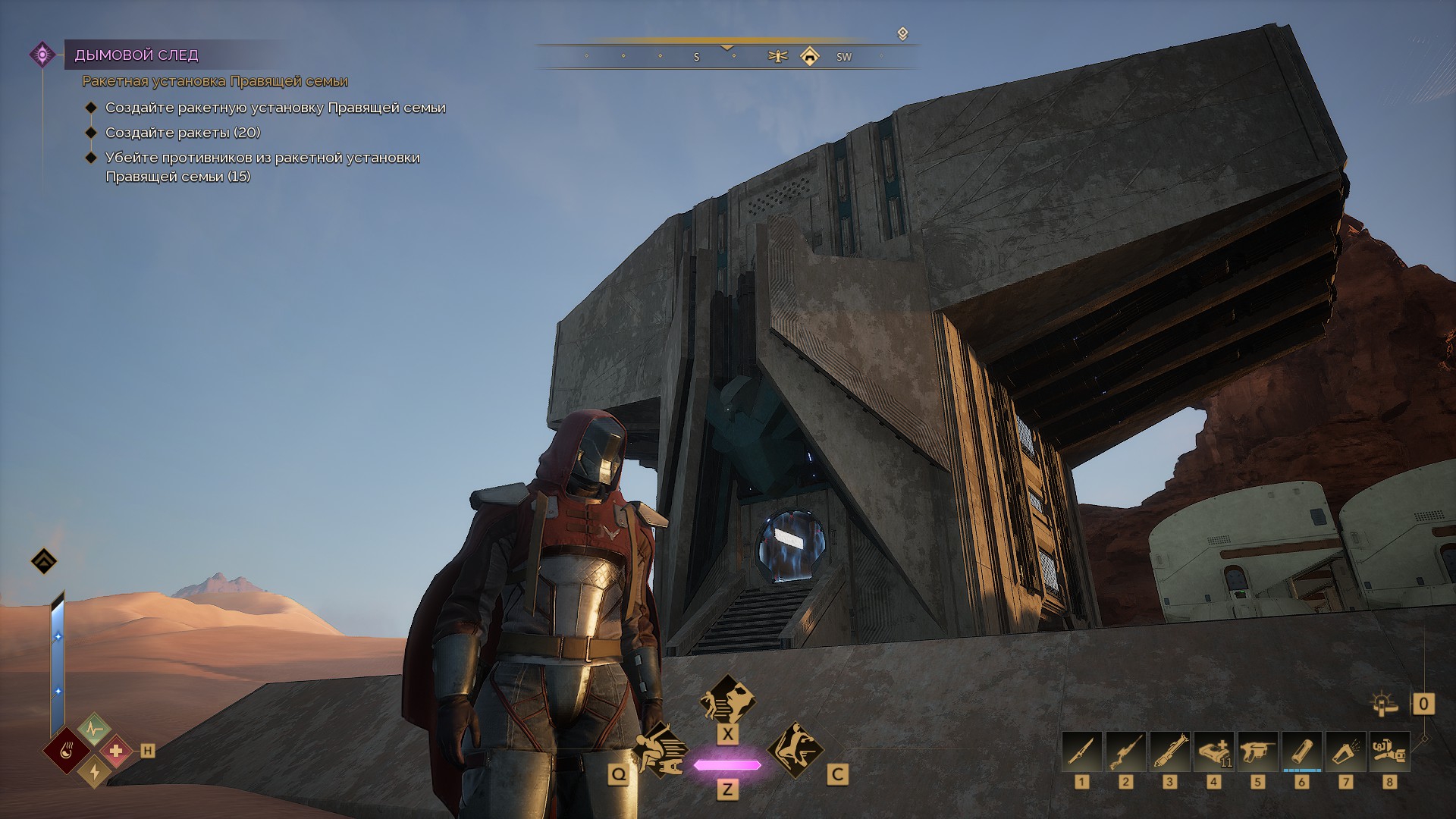Choose the rocket launcher in hotbar slot 3
The height and width of the screenshot is (819, 1456).
(x=1169, y=751)
